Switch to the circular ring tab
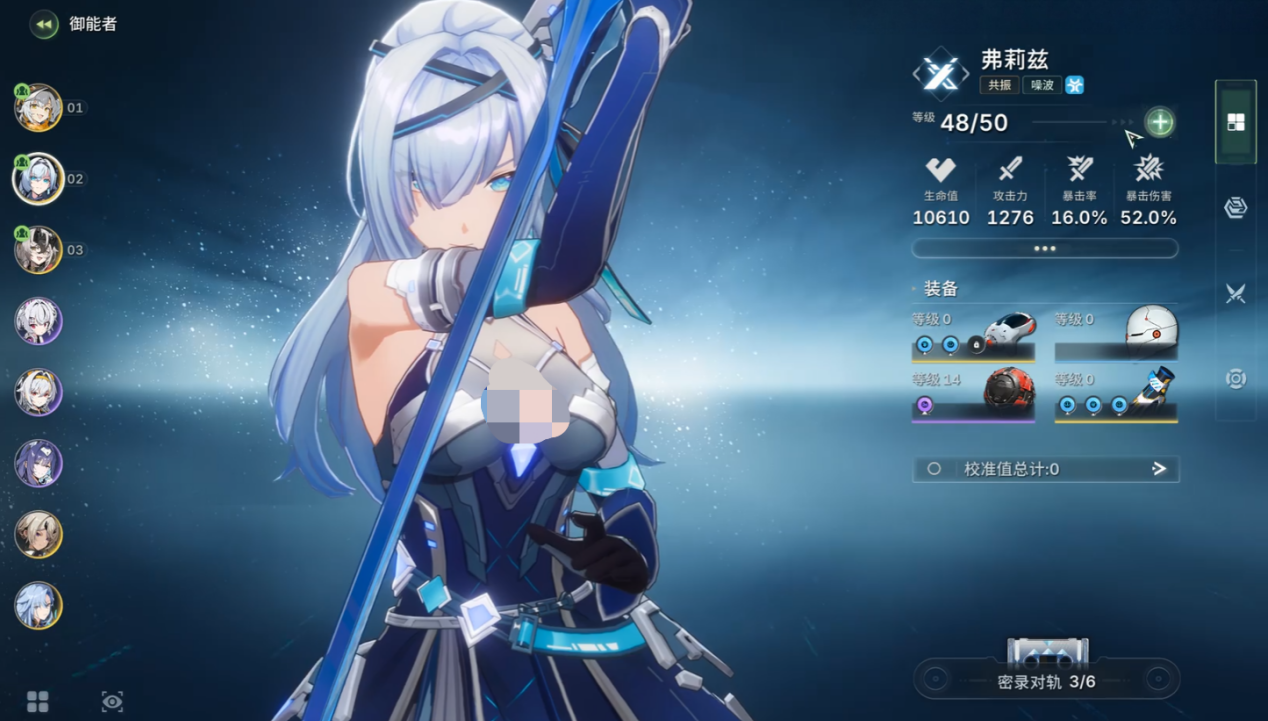 tap(1236, 379)
